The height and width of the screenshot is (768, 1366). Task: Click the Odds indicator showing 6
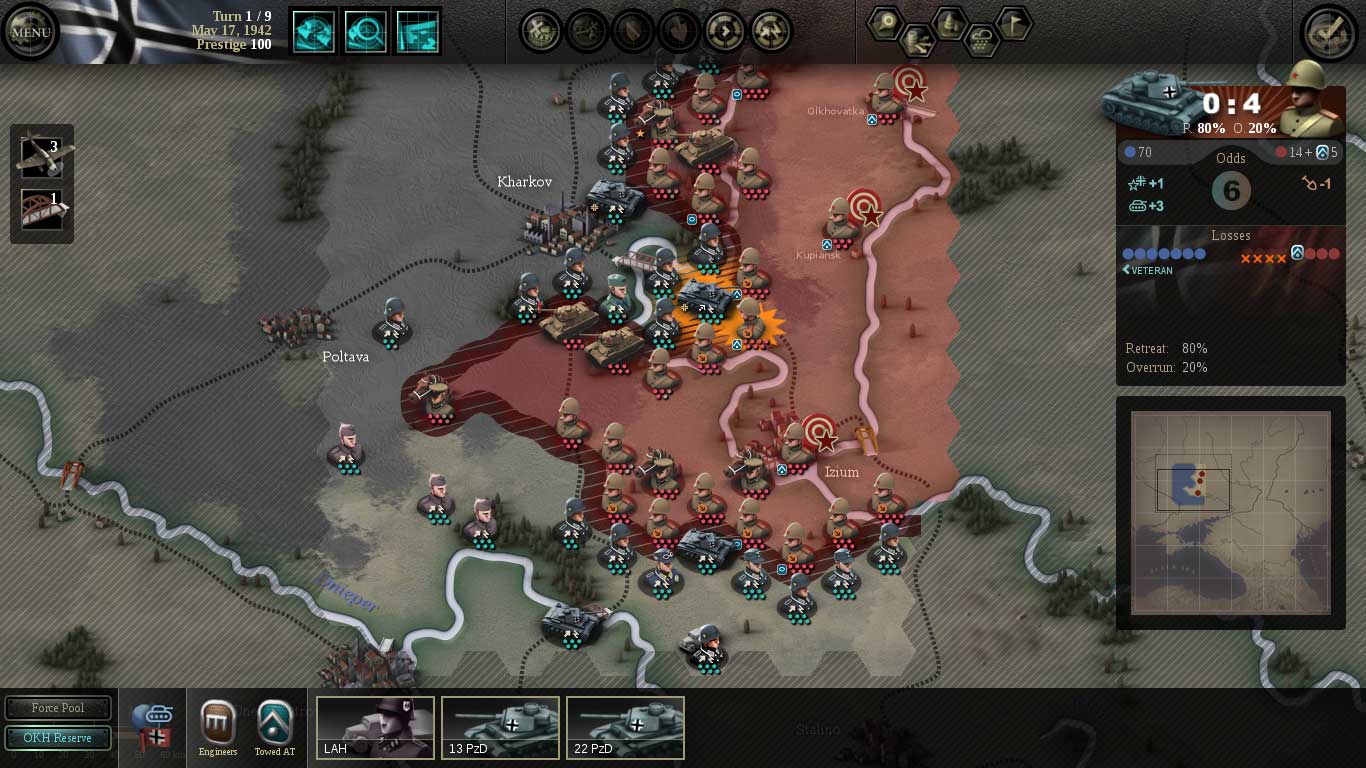1231,190
